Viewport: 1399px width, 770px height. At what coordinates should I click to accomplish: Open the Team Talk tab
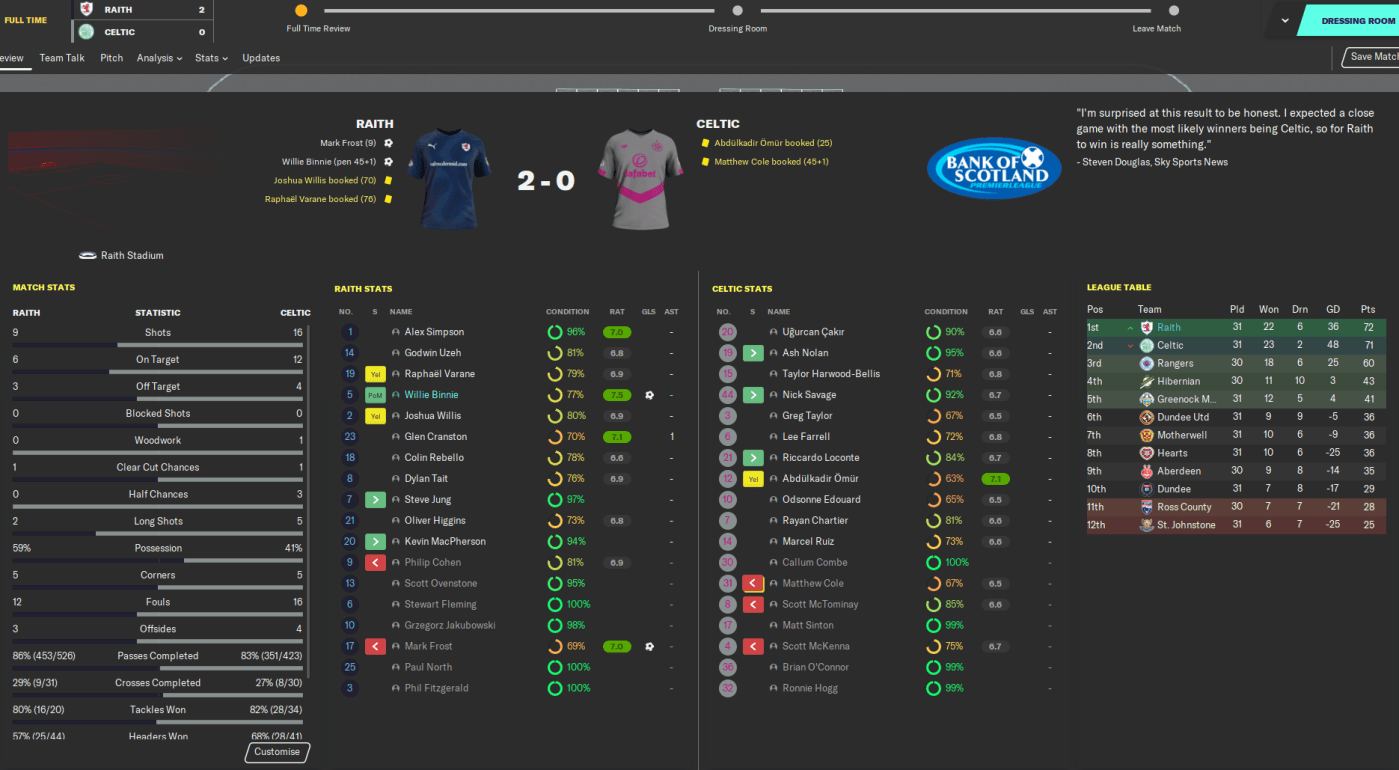pos(62,58)
